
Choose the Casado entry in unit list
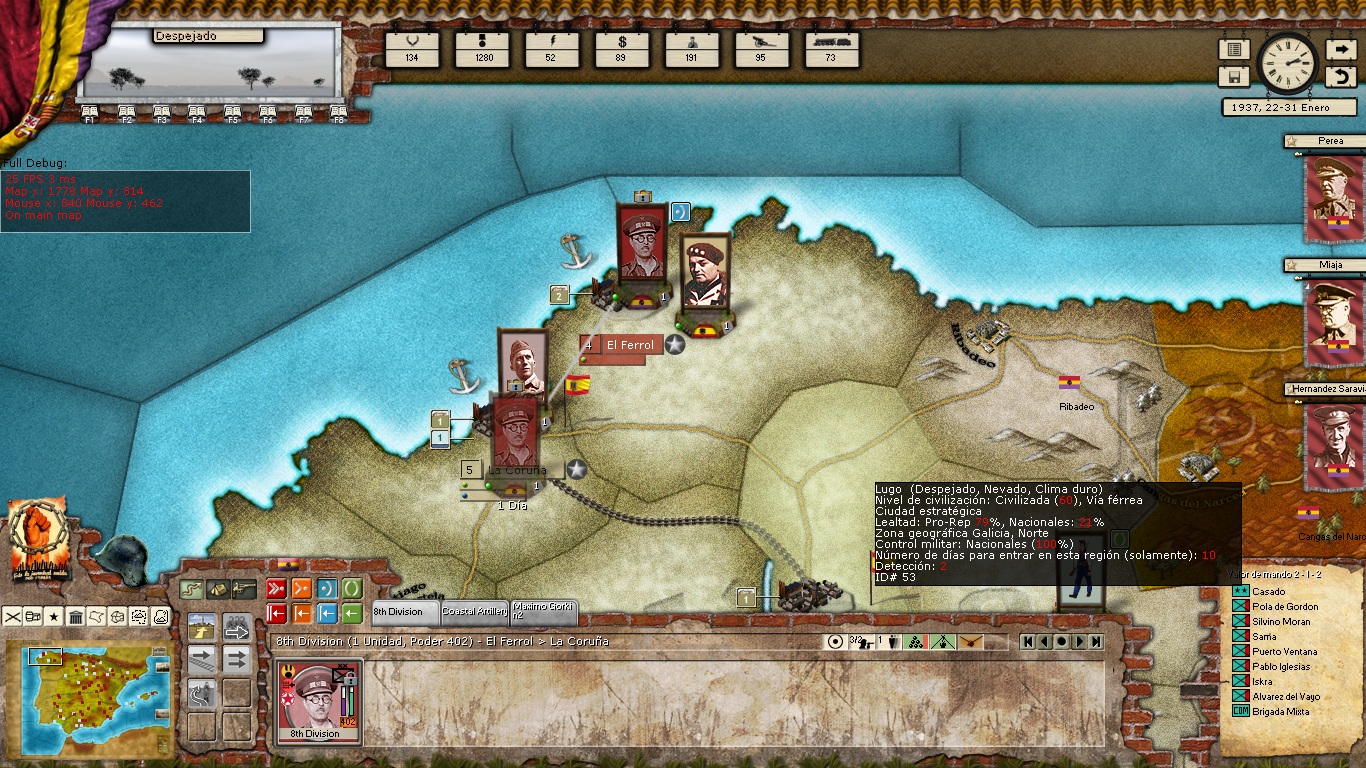(1269, 592)
